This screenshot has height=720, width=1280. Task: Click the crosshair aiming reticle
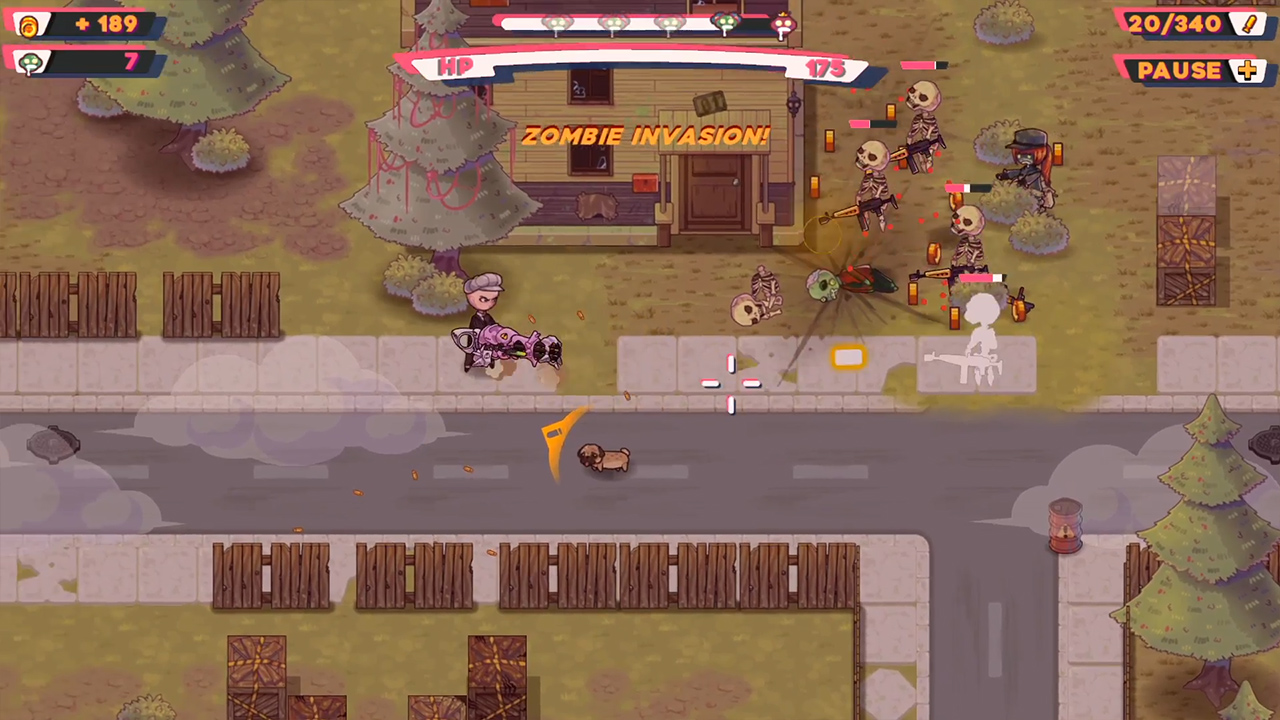point(731,385)
